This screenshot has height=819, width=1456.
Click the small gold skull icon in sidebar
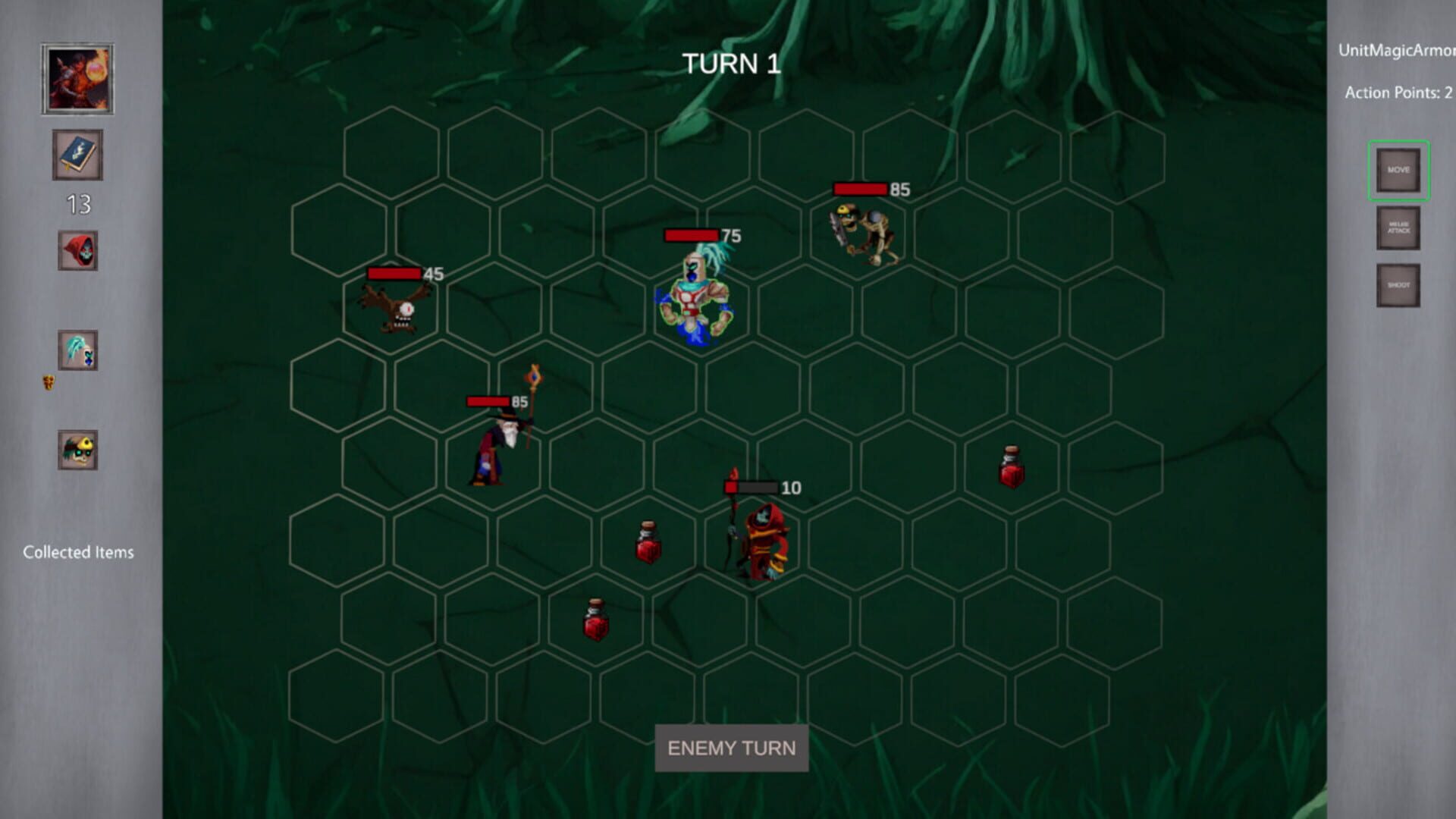(47, 382)
